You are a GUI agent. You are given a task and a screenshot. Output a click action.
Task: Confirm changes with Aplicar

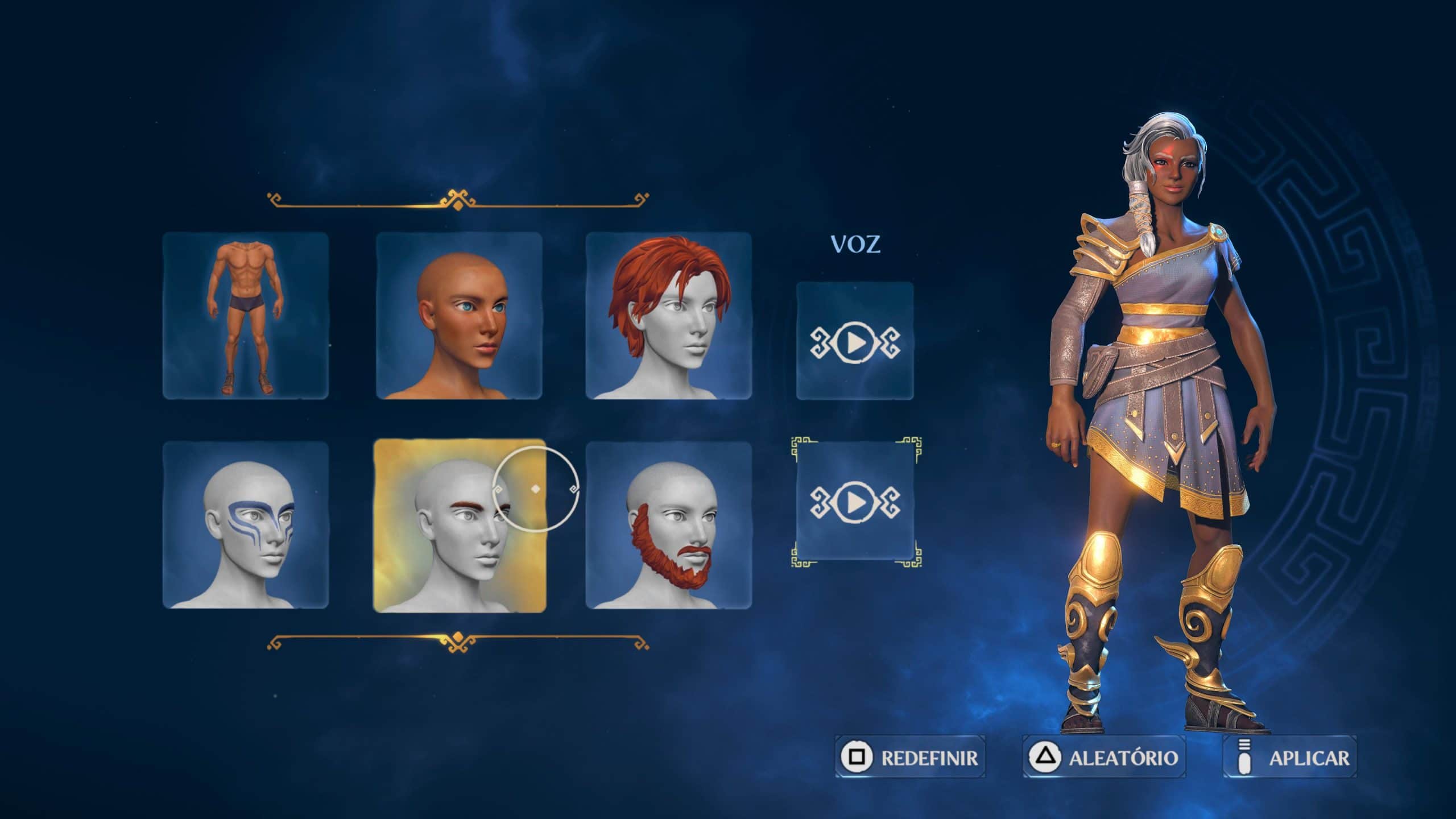(x=1290, y=757)
